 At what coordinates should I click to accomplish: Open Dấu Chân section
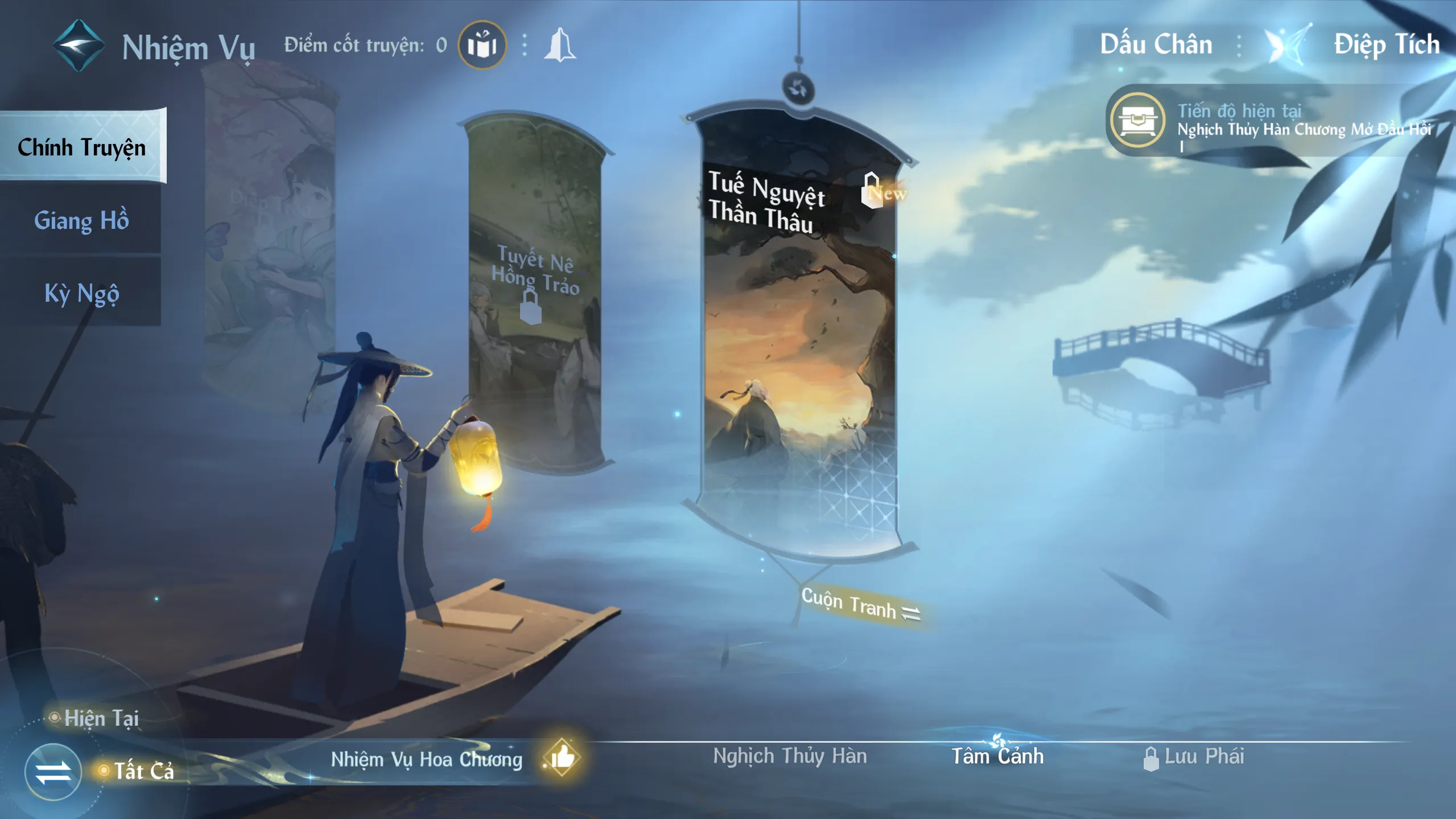tap(1156, 44)
